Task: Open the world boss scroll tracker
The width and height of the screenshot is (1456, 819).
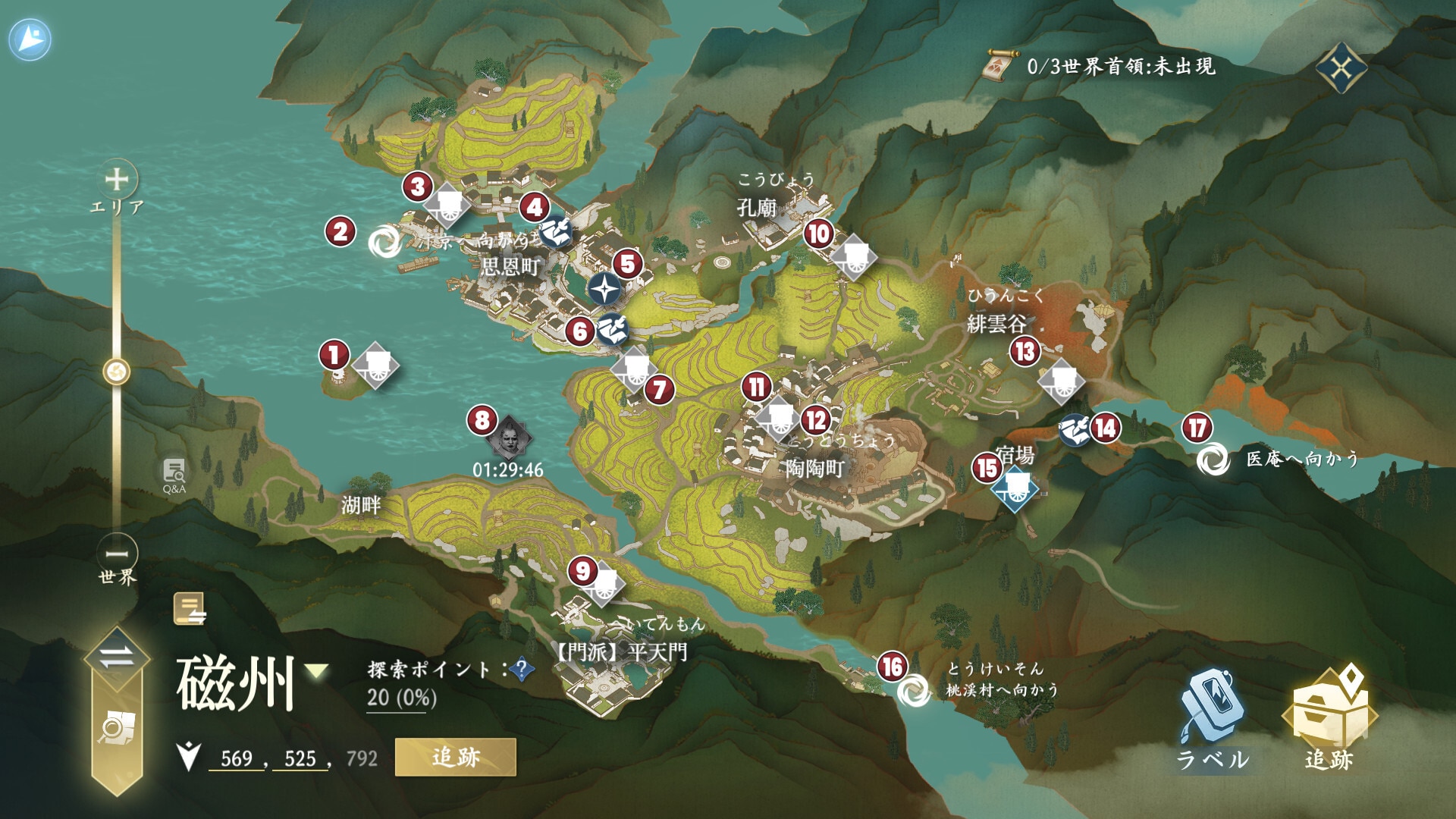Action: 1001,66
